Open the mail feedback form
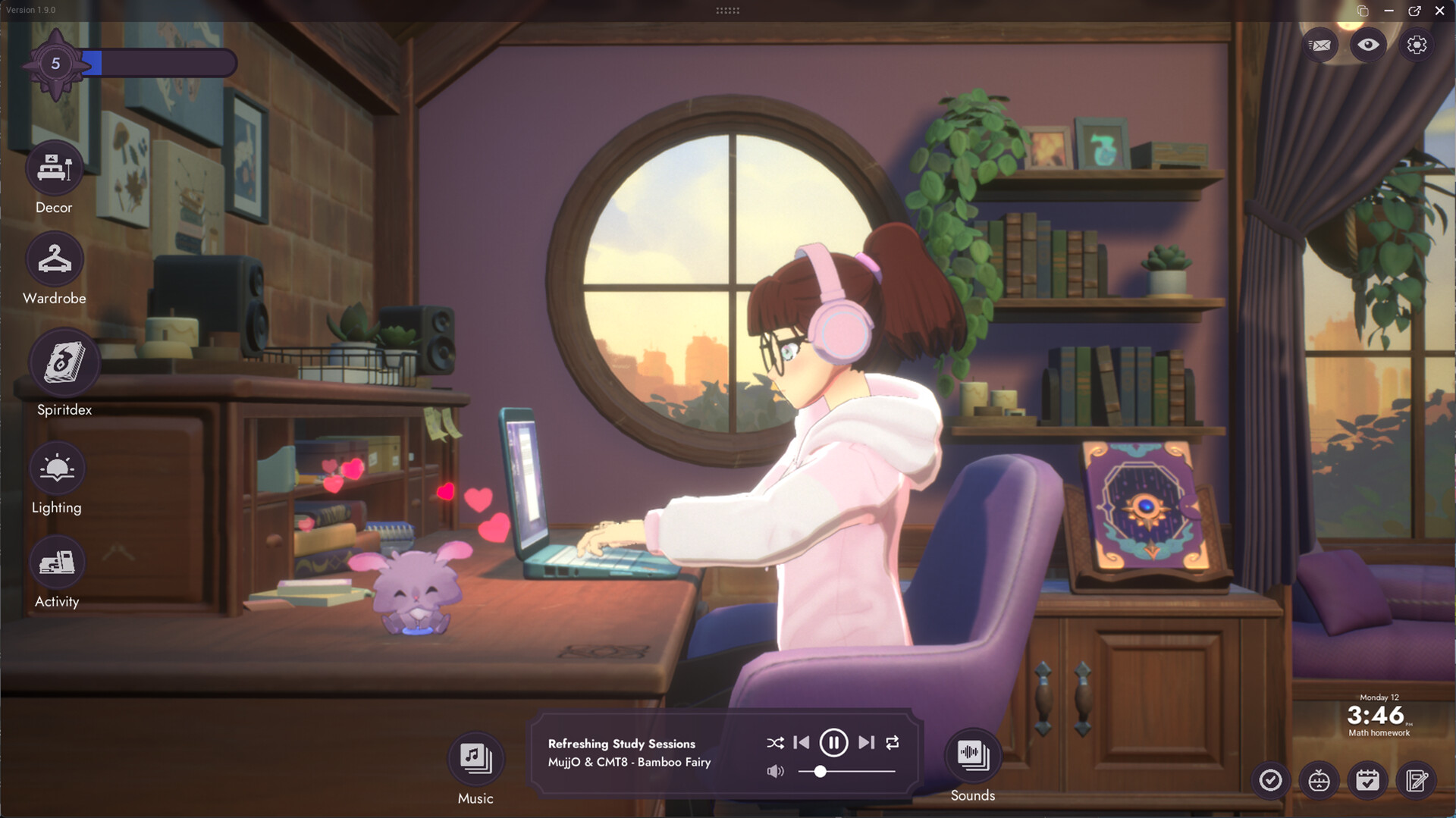1456x818 pixels. [1319, 45]
